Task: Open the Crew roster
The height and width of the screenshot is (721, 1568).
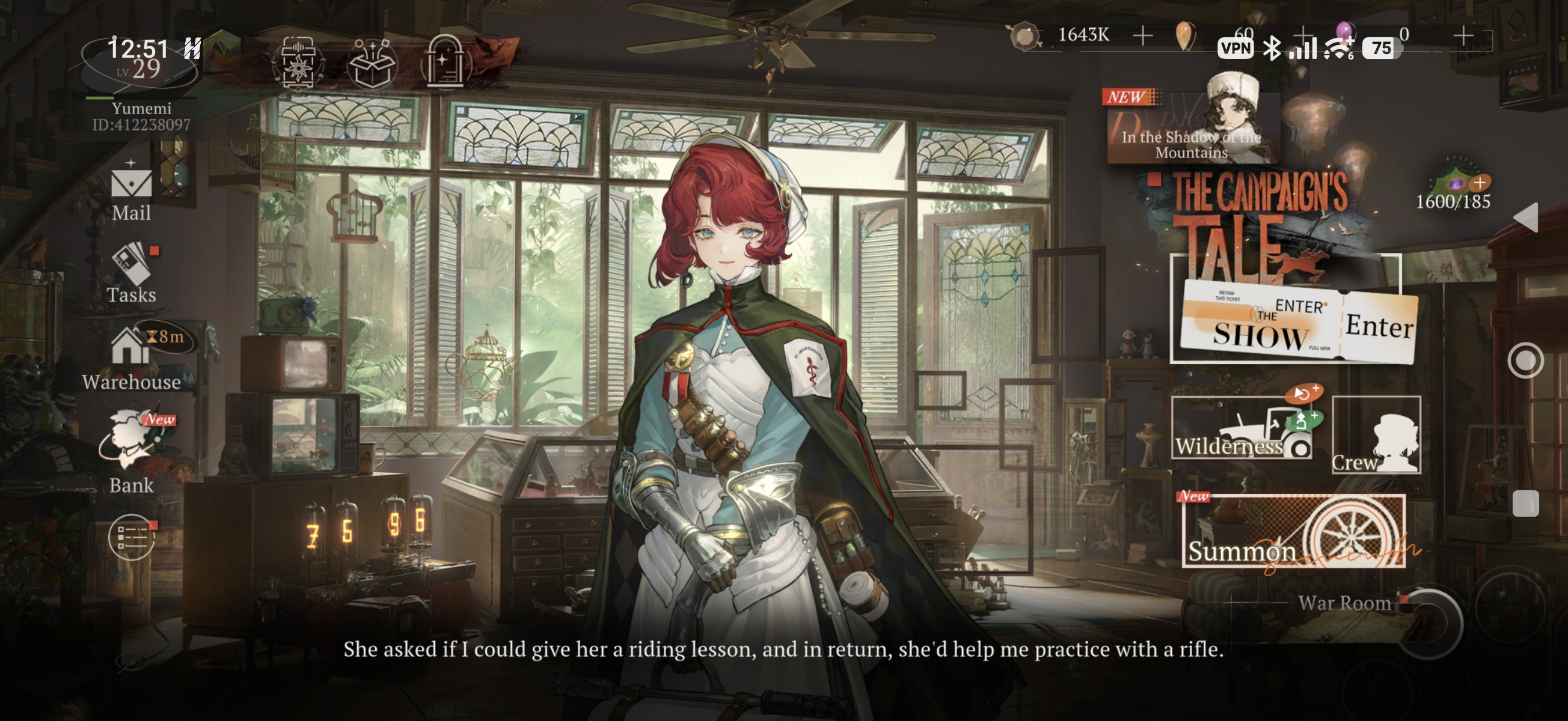Action: (x=1376, y=434)
